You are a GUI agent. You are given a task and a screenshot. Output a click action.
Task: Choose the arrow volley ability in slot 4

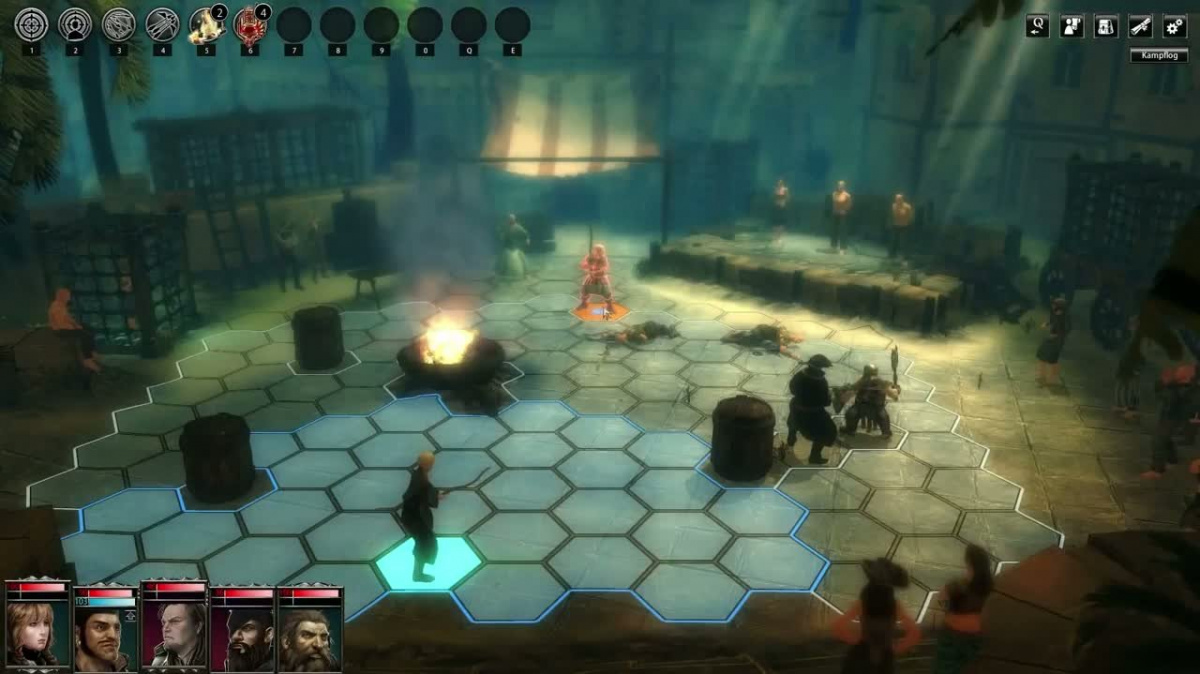(162, 25)
